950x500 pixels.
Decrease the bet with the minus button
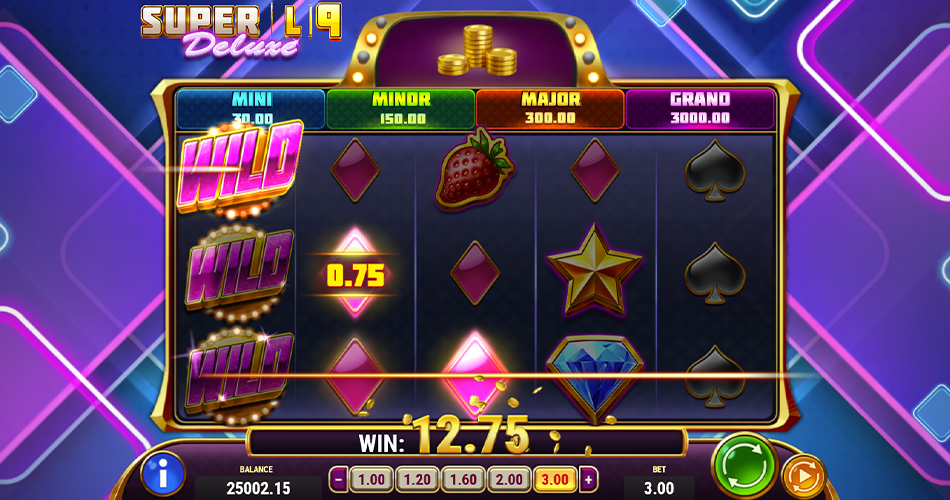[x=338, y=479]
